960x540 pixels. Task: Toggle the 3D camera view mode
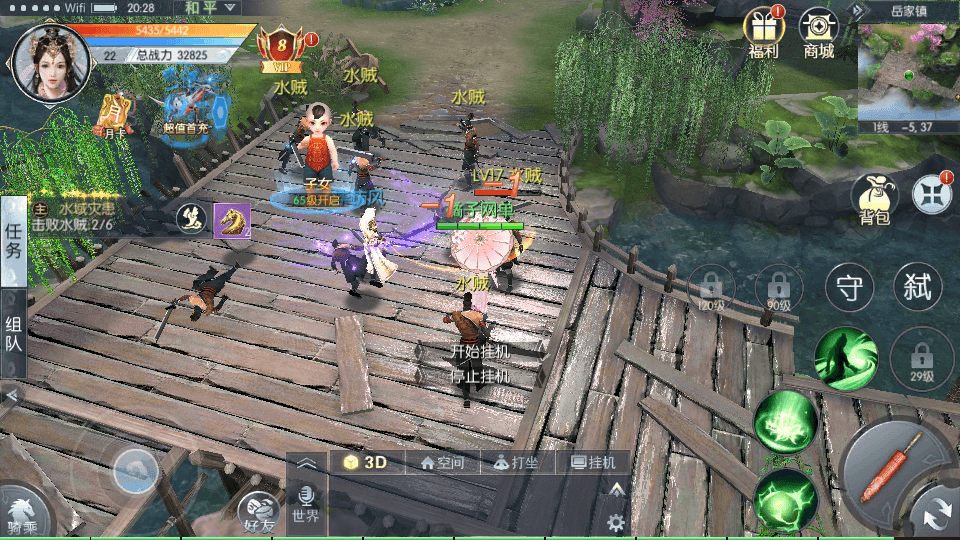(x=366, y=462)
